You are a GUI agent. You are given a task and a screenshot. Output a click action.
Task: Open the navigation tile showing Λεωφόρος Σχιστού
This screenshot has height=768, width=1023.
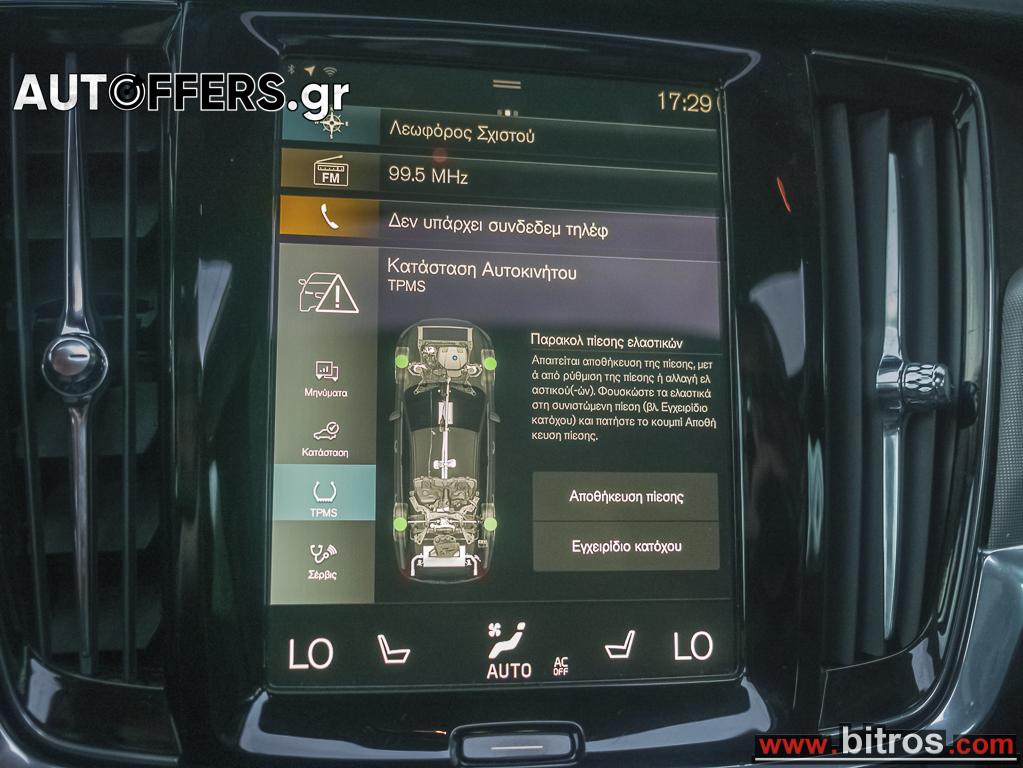point(500,130)
